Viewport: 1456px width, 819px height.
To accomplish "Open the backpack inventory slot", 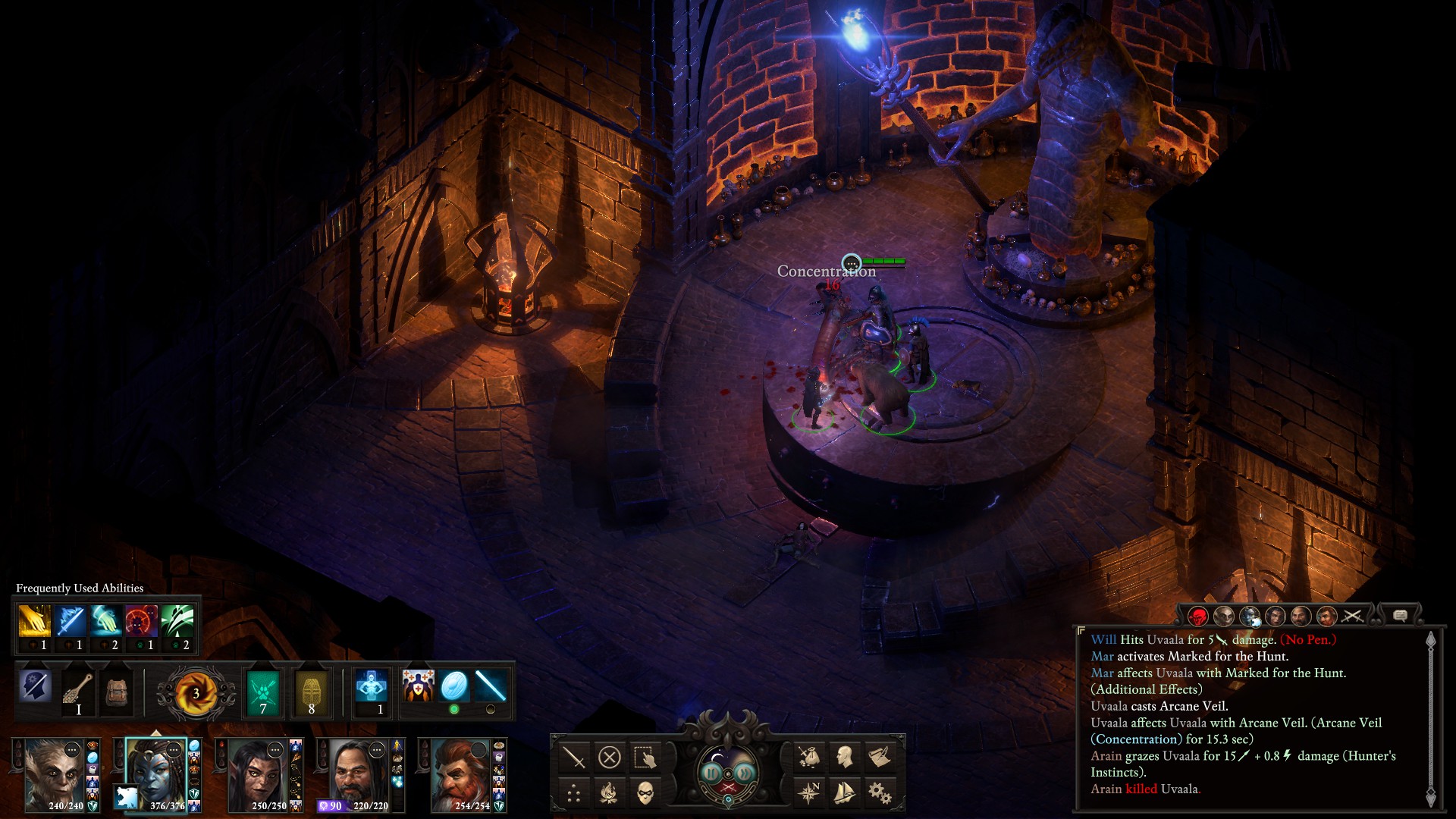I will (x=116, y=690).
